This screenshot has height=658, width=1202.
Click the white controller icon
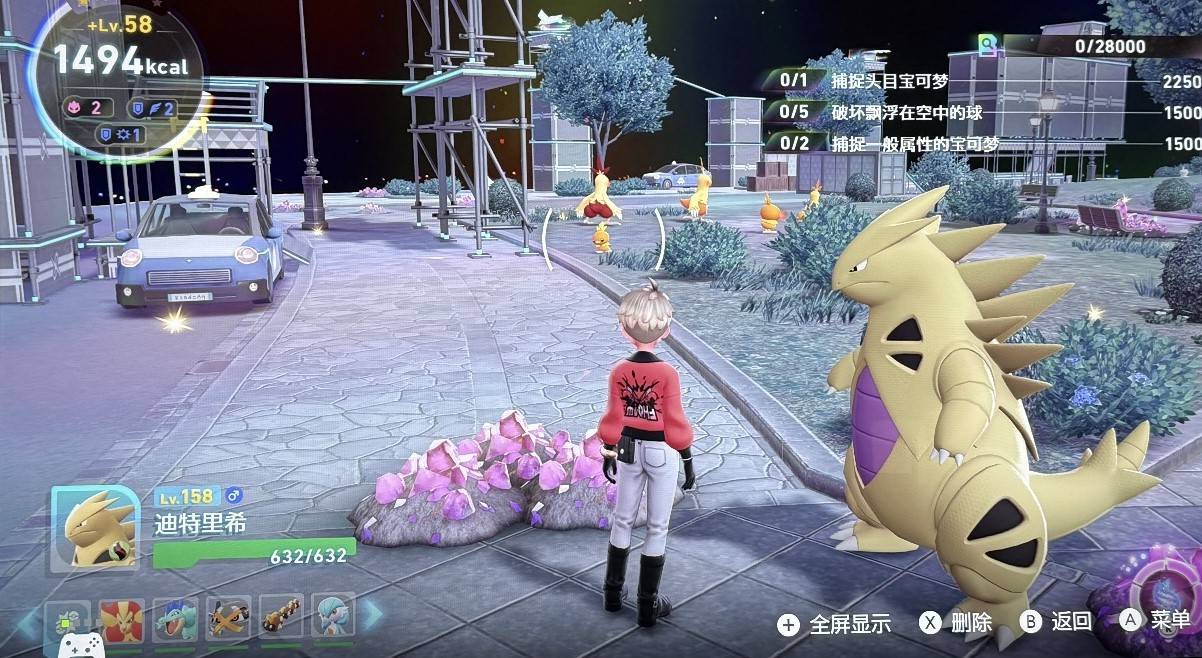(x=78, y=643)
